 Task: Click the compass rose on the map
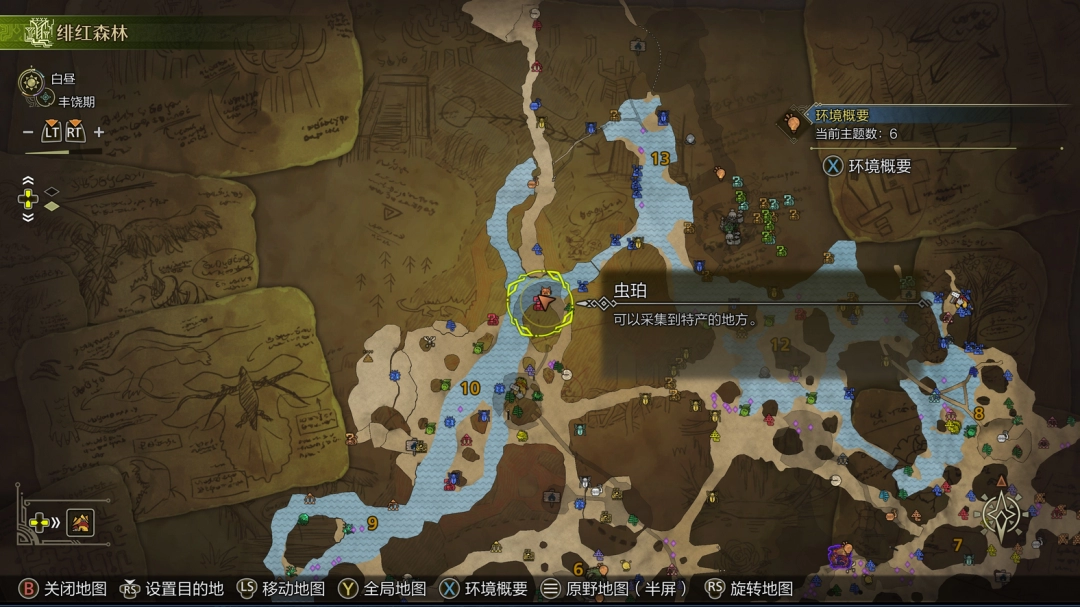pos(1000,516)
